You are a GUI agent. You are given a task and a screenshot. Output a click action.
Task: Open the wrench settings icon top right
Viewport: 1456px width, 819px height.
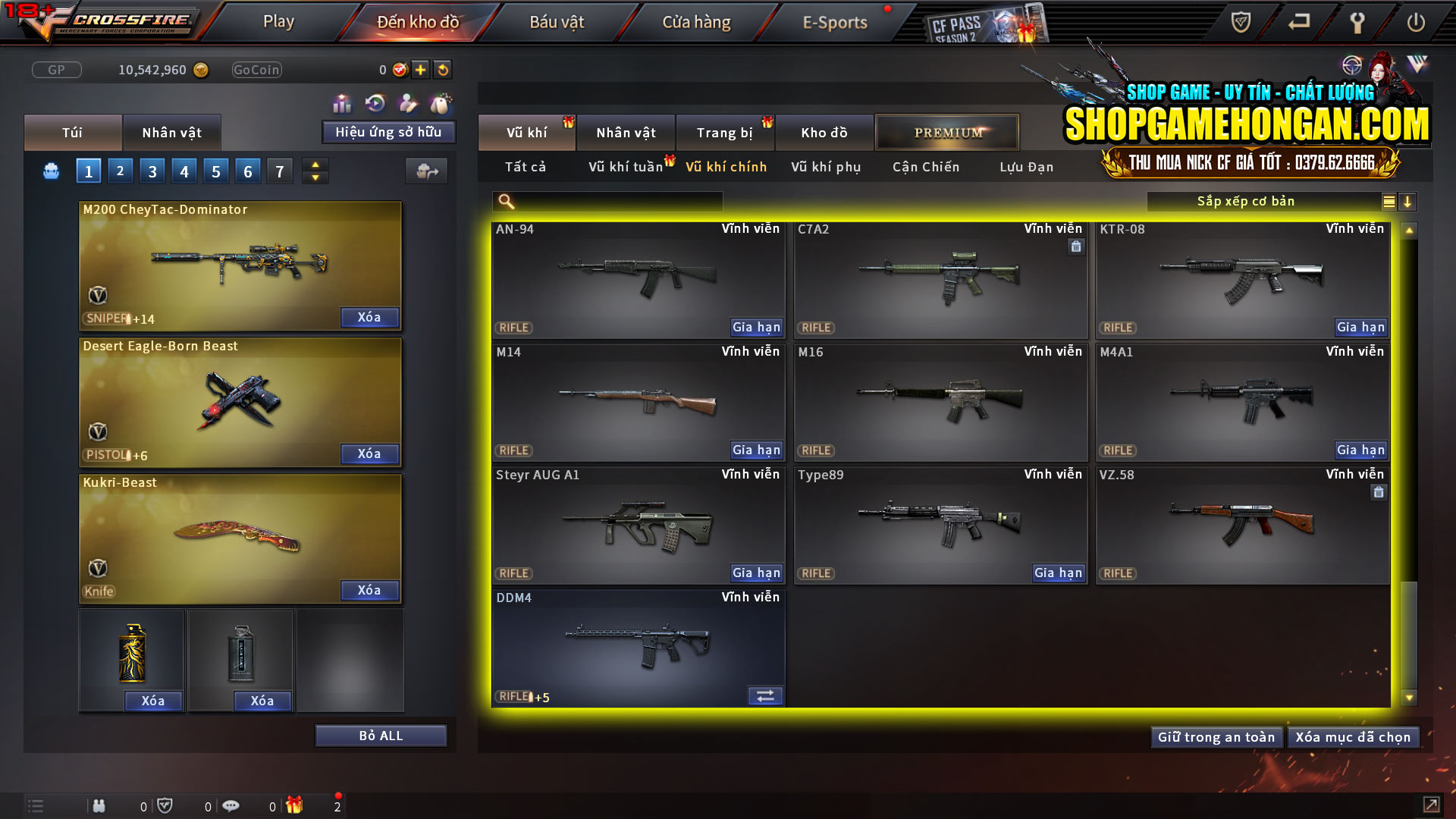(1357, 22)
